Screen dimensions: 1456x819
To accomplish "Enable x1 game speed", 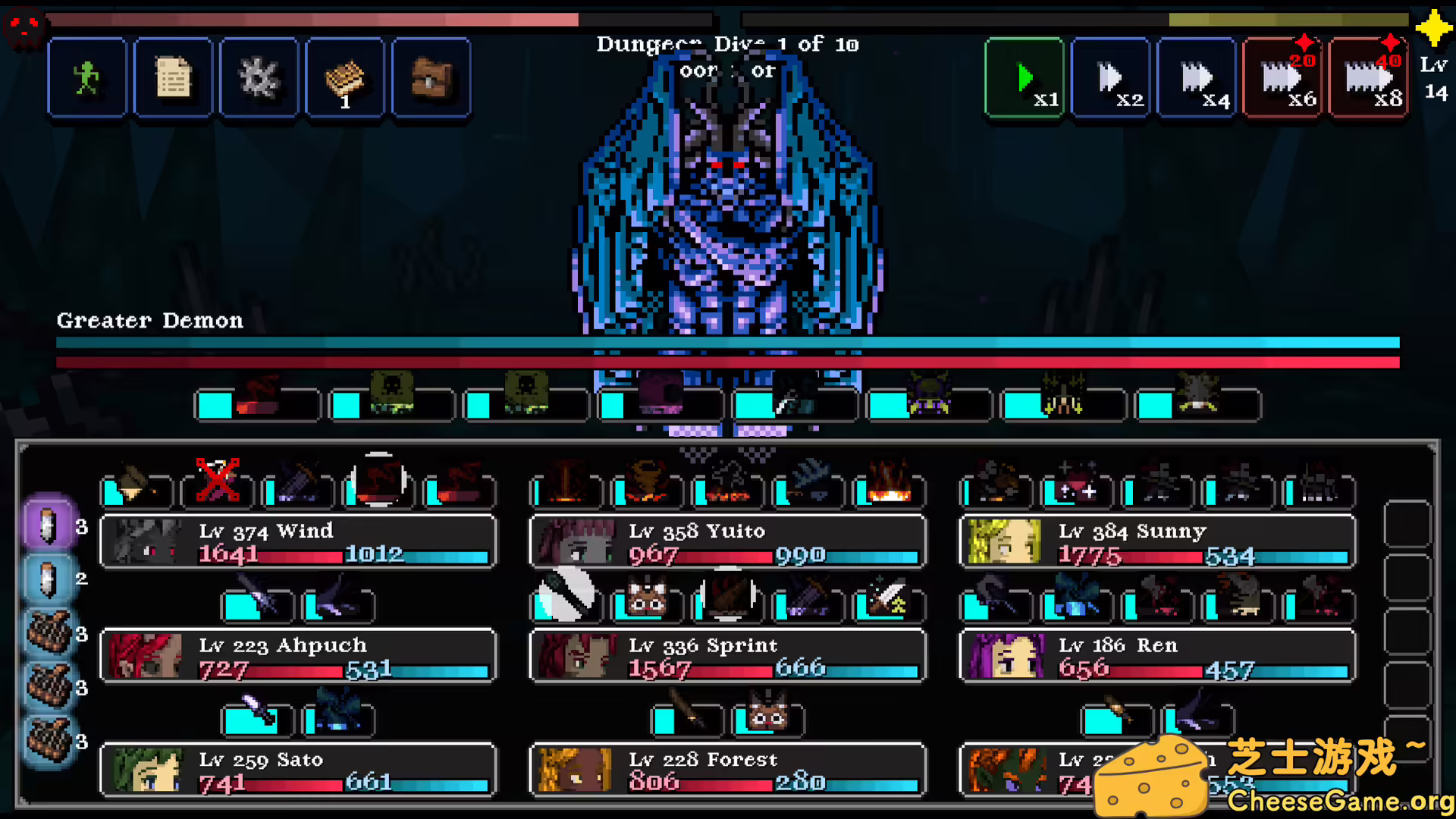I will click(1024, 77).
